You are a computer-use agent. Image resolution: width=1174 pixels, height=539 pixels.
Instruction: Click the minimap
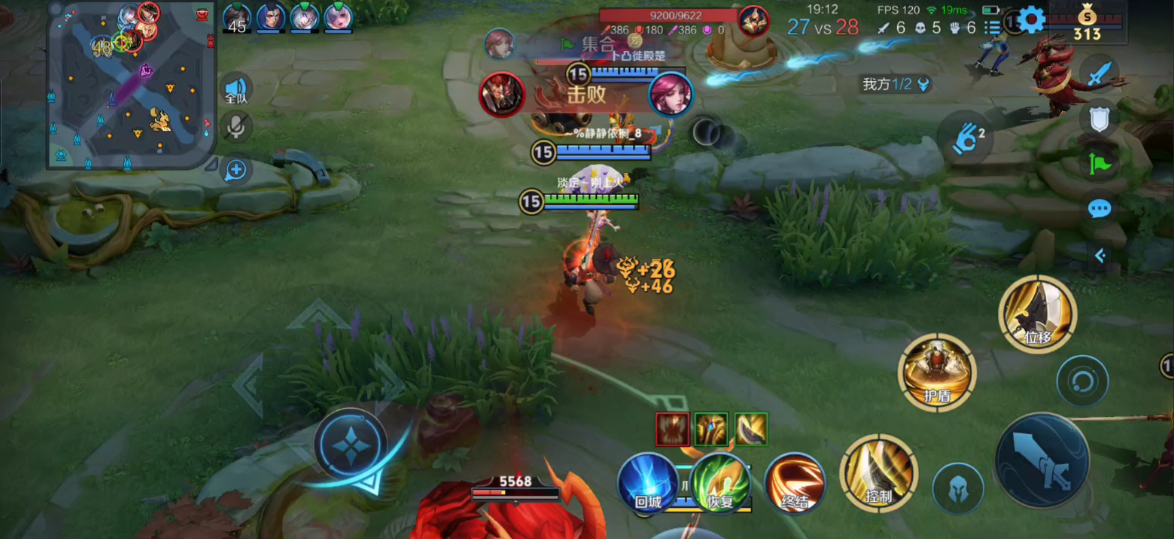click(131, 84)
